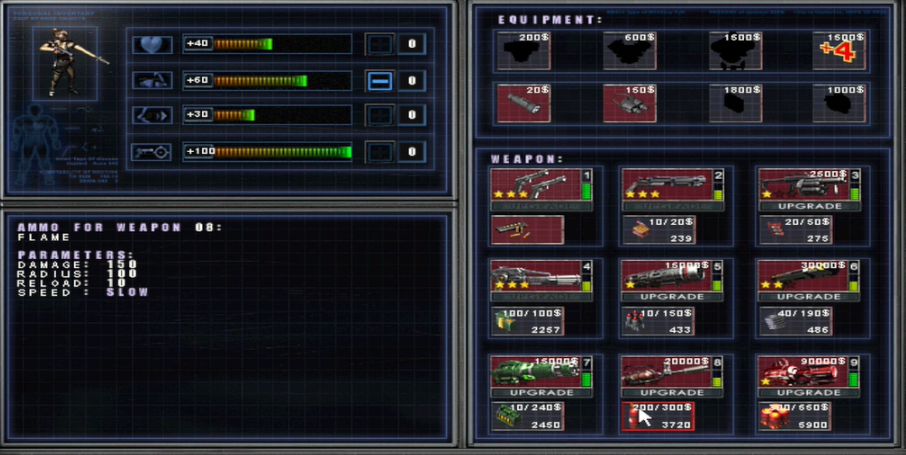This screenshot has height=455, width=906.
Task: Pick the 1800$ equipment slot
Action: tap(735, 103)
